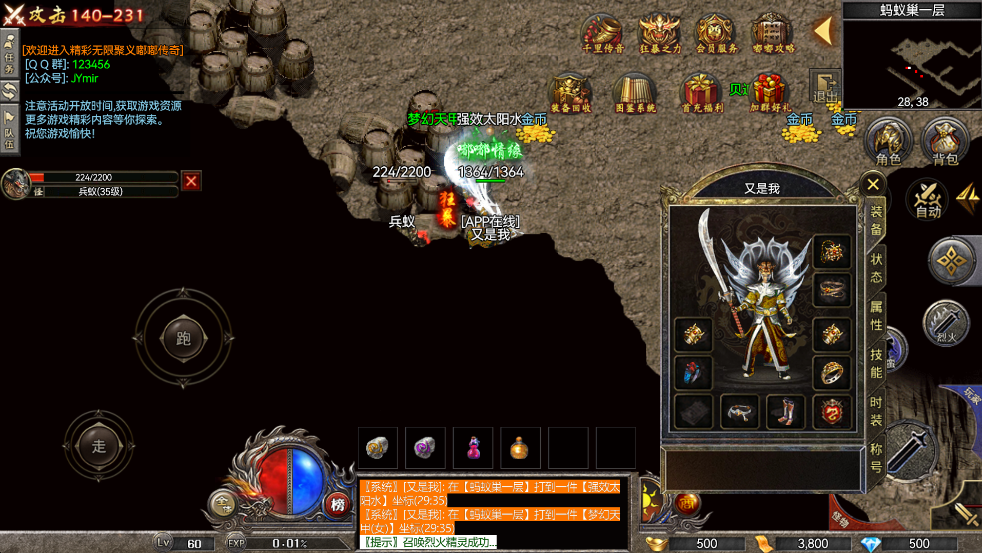
Task: Open the 背包 bag button
Action: (x=944, y=141)
